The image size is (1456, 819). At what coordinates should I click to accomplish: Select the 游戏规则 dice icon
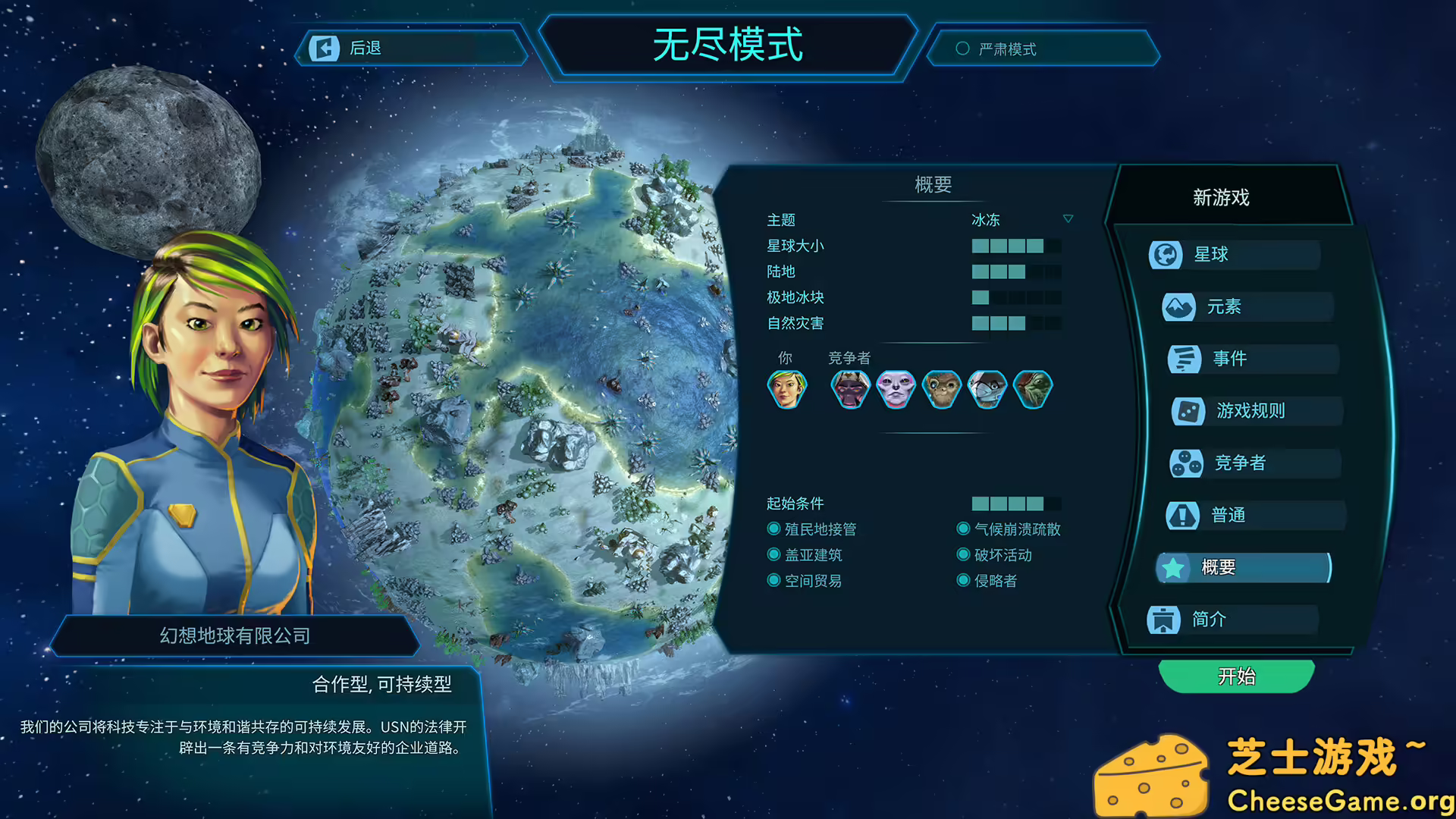[1188, 411]
